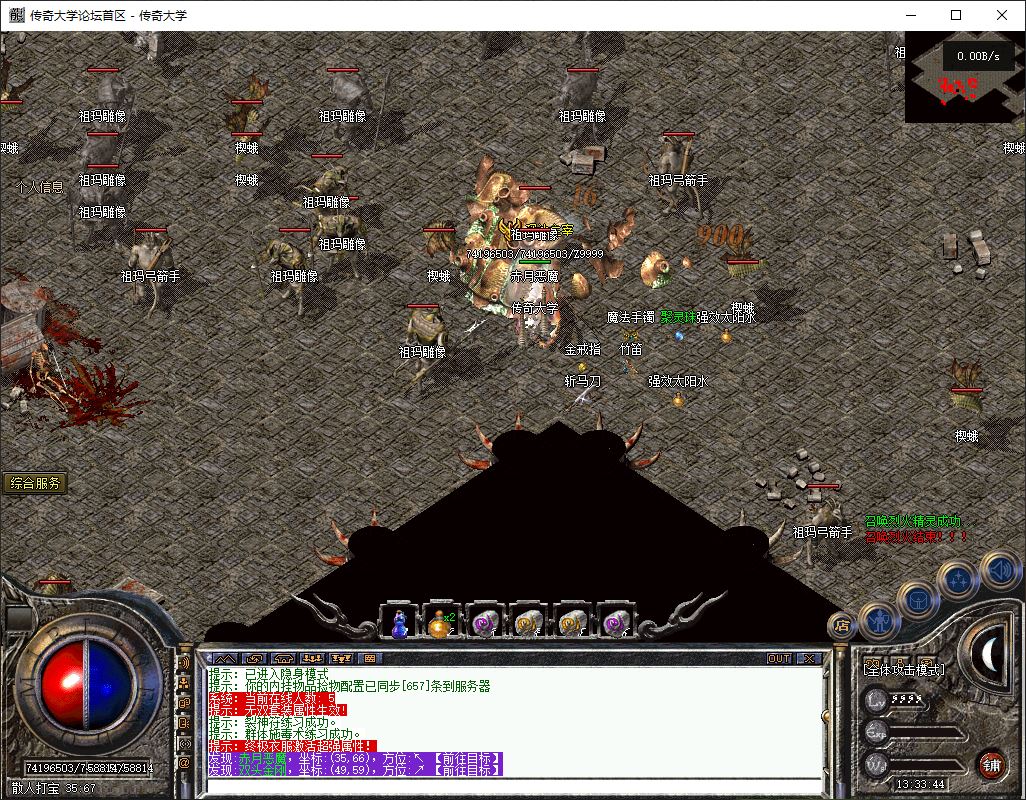Use the orange potion stack in the hotbar
The height and width of the screenshot is (800, 1026).
tap(441, 623)
